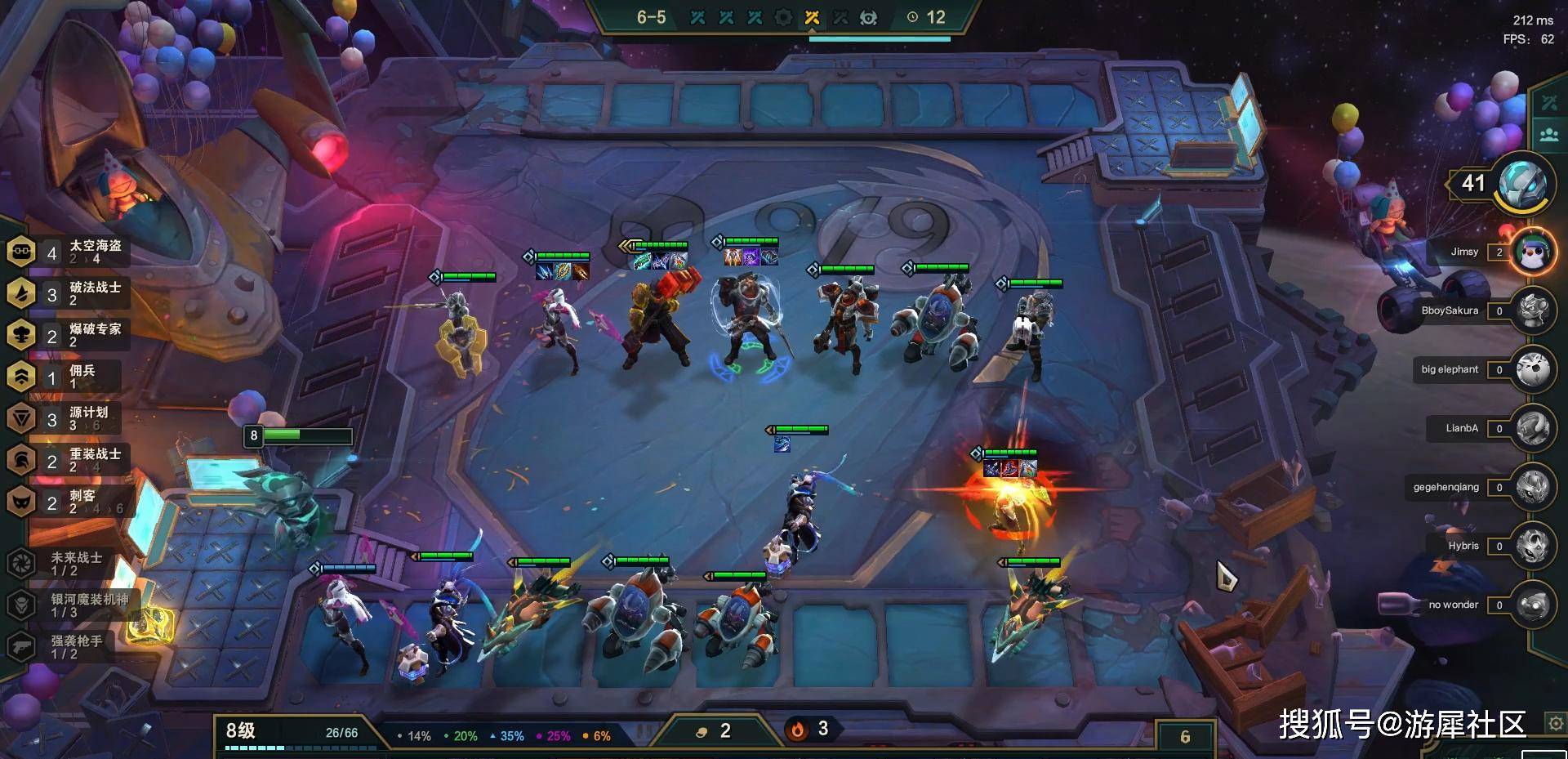This screenshot has height=759, width=1568.
Task: Open Hybris's entry in the player list
Action: pos(1533,546)
